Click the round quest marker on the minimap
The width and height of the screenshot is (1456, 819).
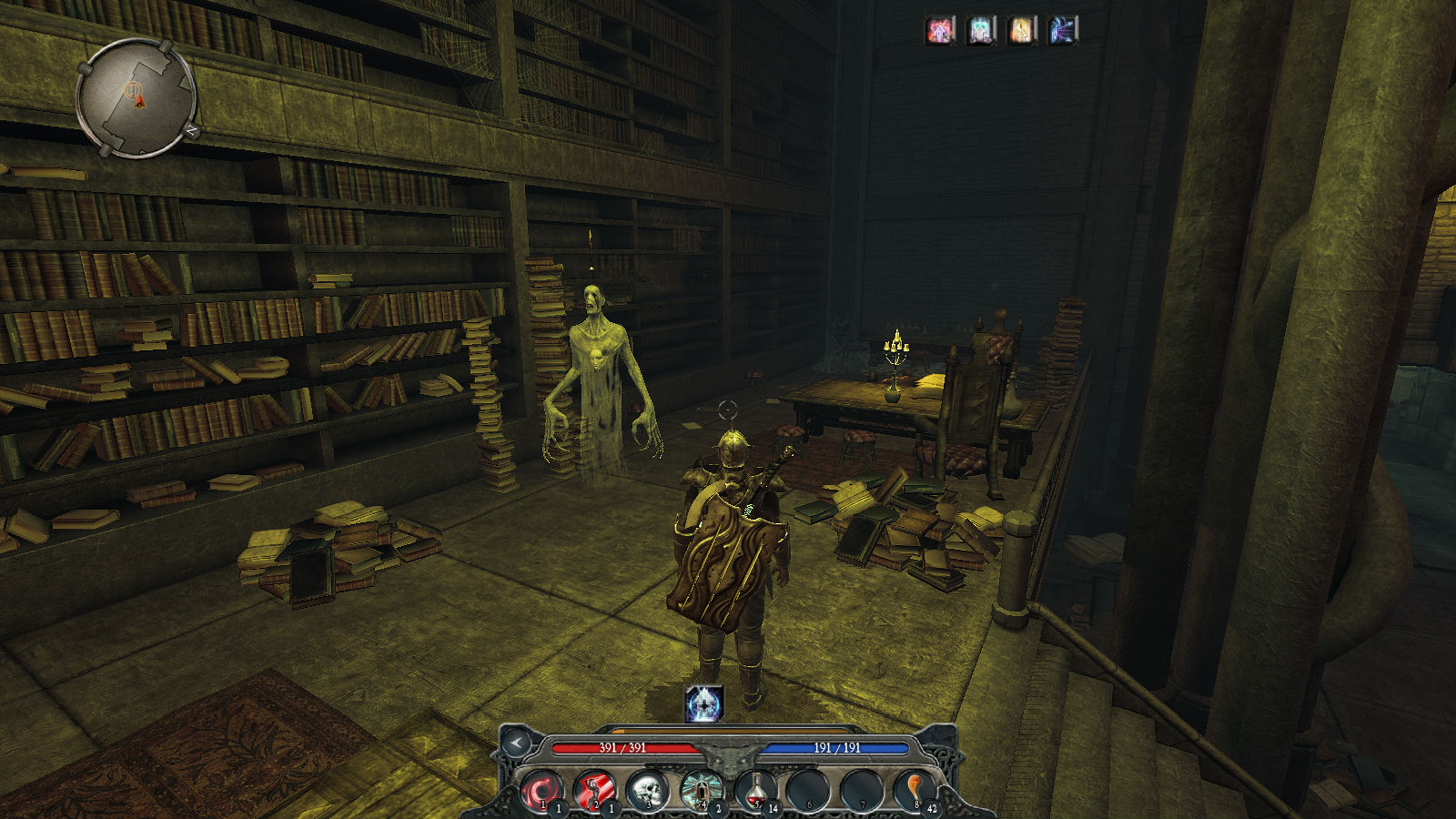coord(132,89)
